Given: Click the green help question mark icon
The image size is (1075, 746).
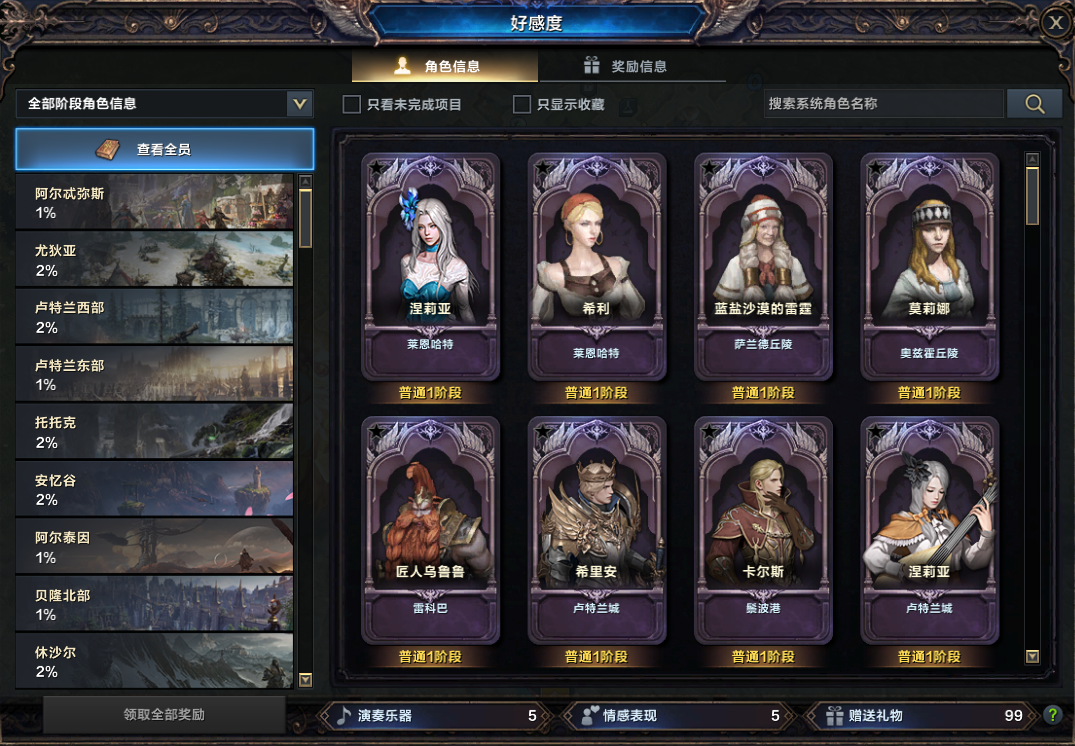Looking at the screenshot, I should pos(1052,715).
